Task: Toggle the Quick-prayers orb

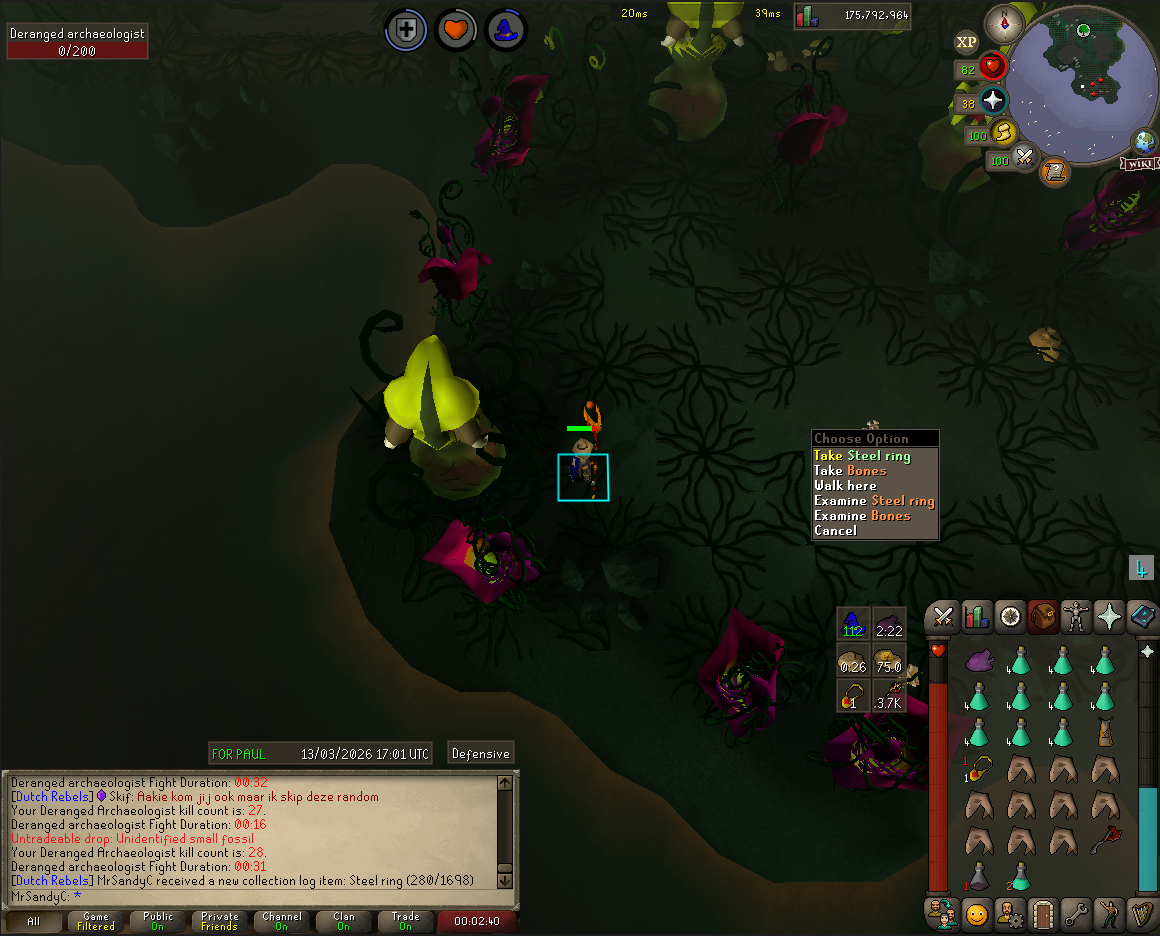Action: (x=993, y=101)
